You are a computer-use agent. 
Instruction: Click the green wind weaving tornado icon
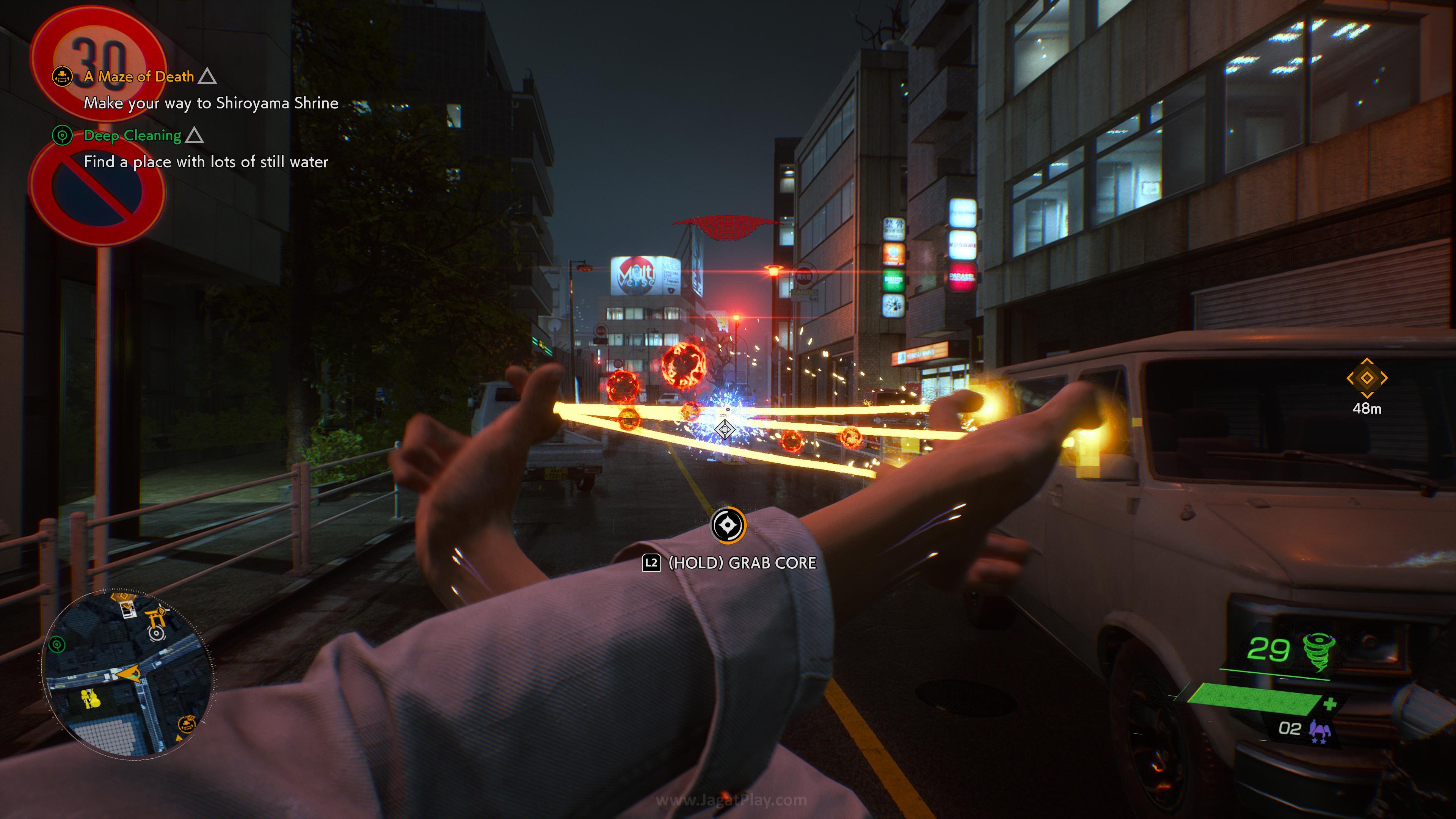click(1319, 651)
